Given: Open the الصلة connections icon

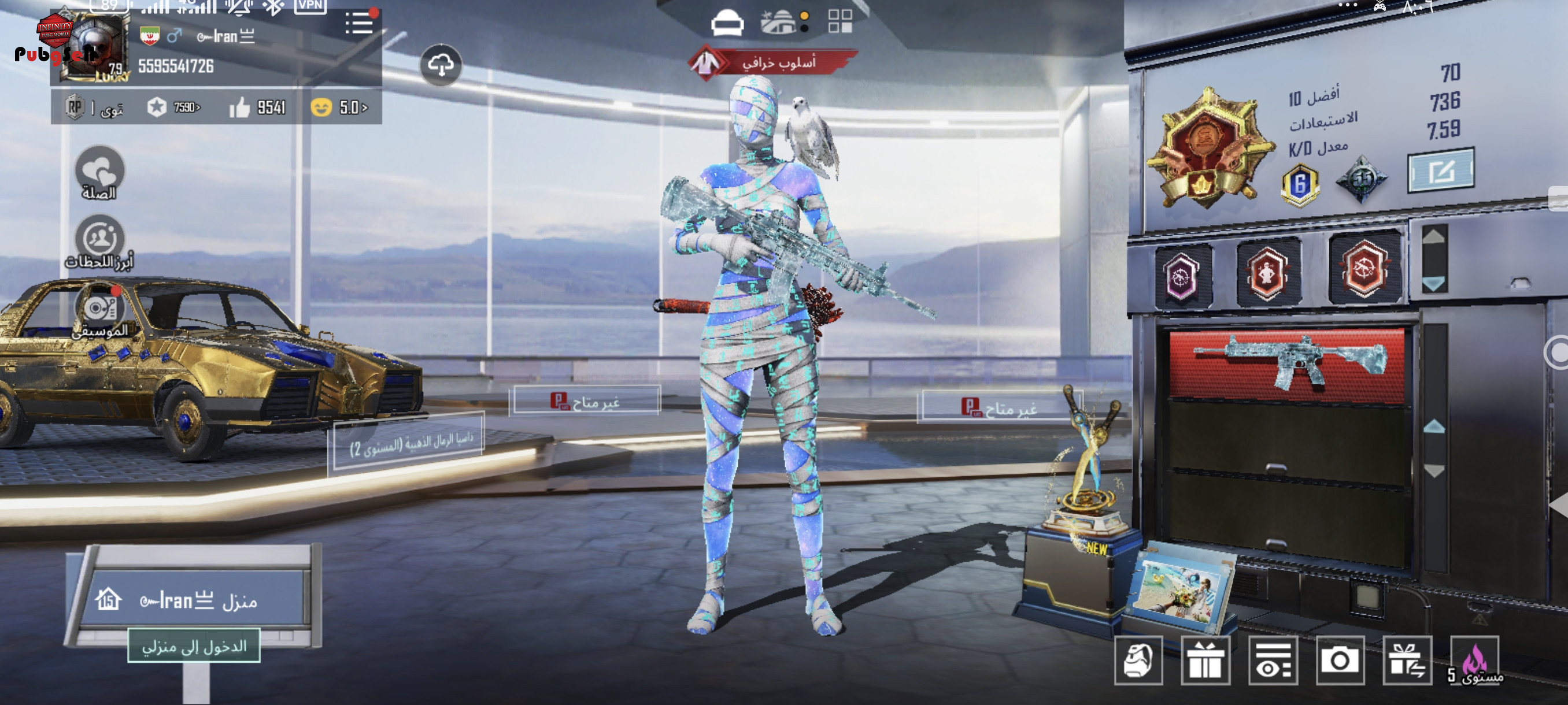Looking at the screenshot, I should click(x=100, y=173).
